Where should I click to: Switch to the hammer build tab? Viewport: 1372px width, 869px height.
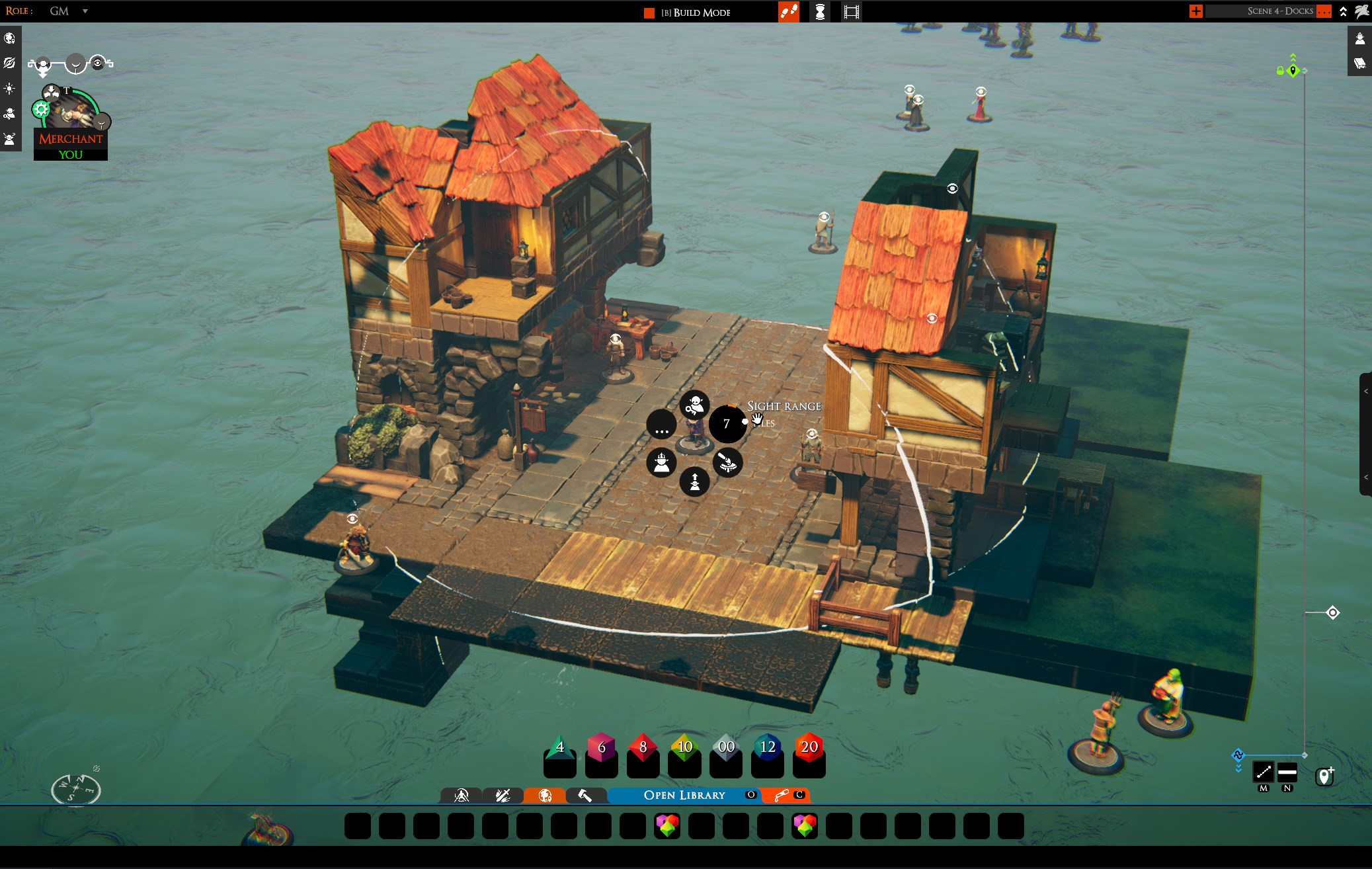[585, 795]
